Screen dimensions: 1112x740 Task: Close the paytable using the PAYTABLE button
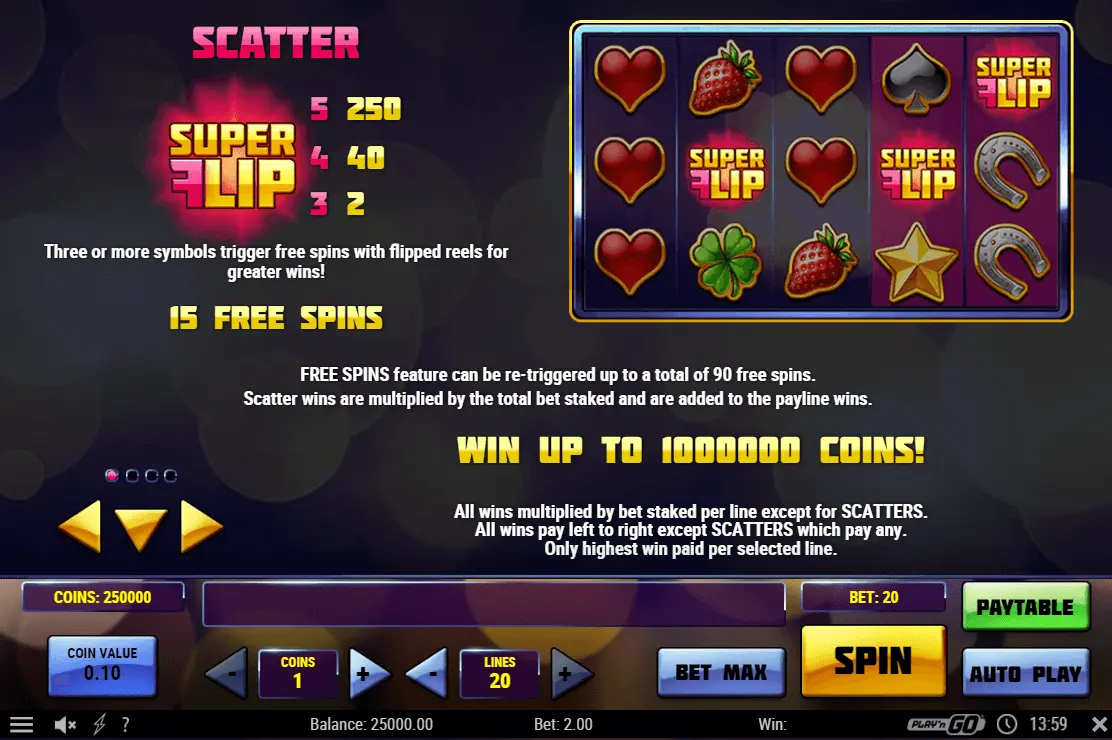tap(1025, 607)
